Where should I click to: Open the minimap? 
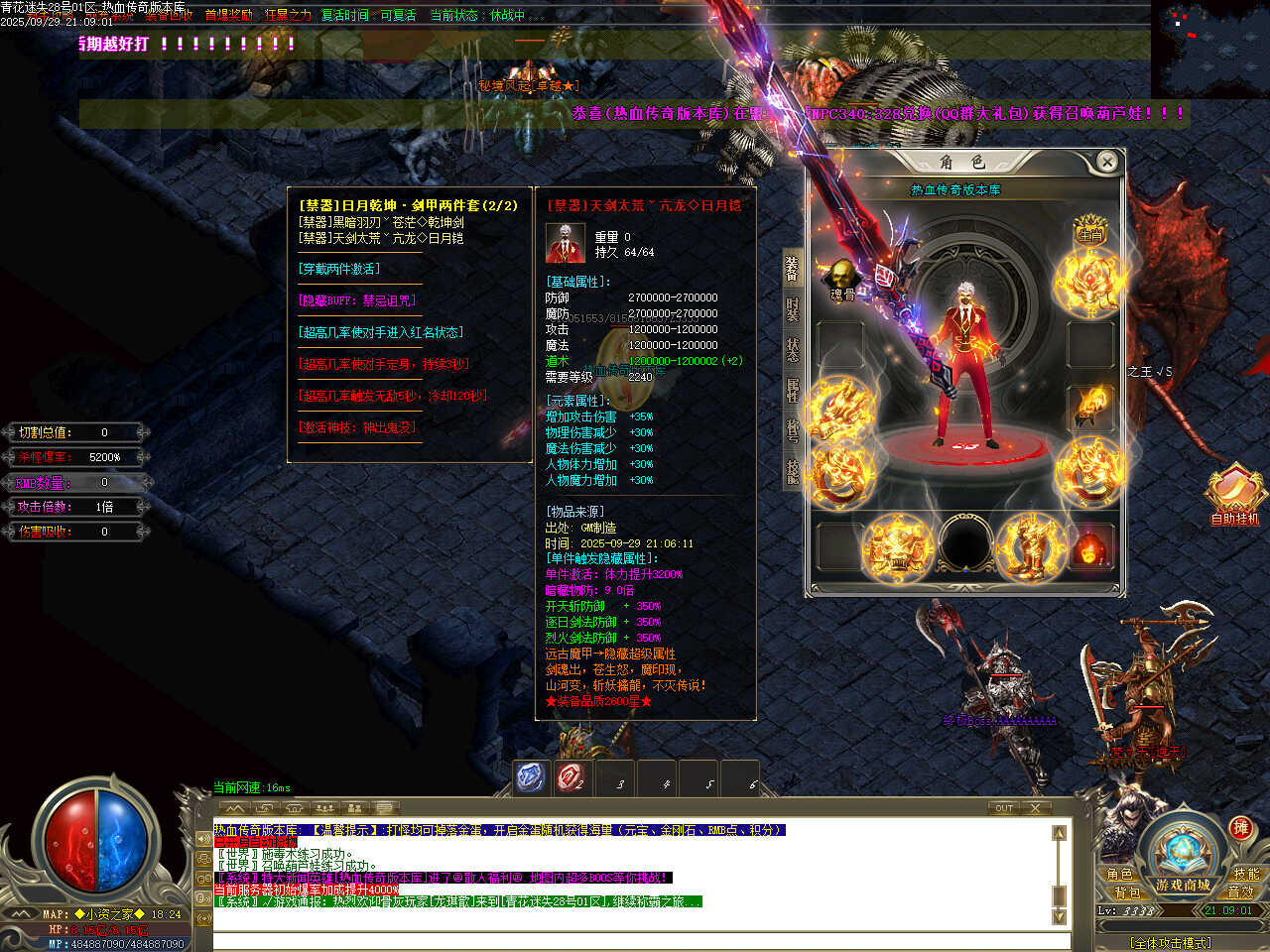(1208, 48)
